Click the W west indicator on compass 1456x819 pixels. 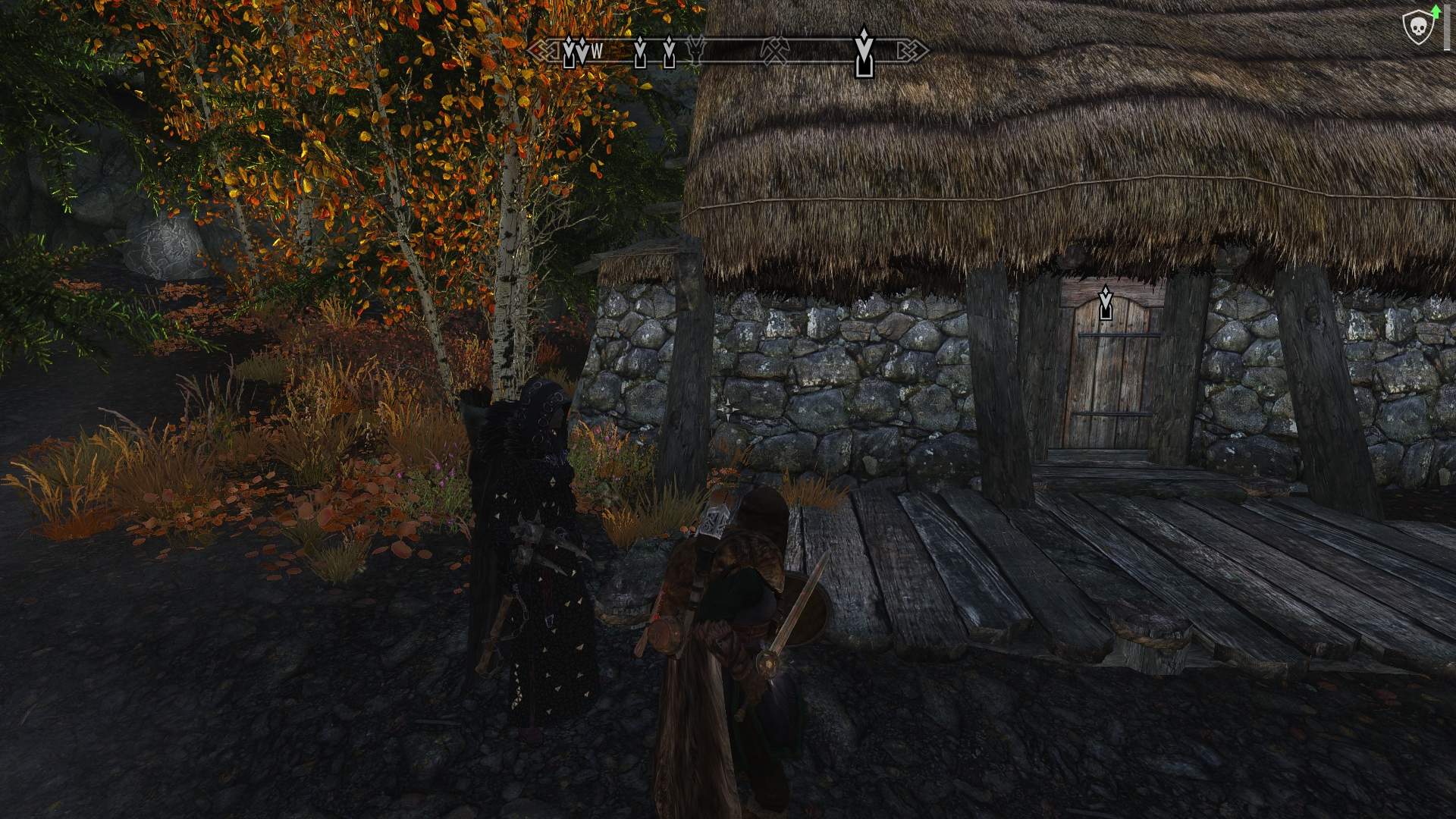click(x=597, y=52)
